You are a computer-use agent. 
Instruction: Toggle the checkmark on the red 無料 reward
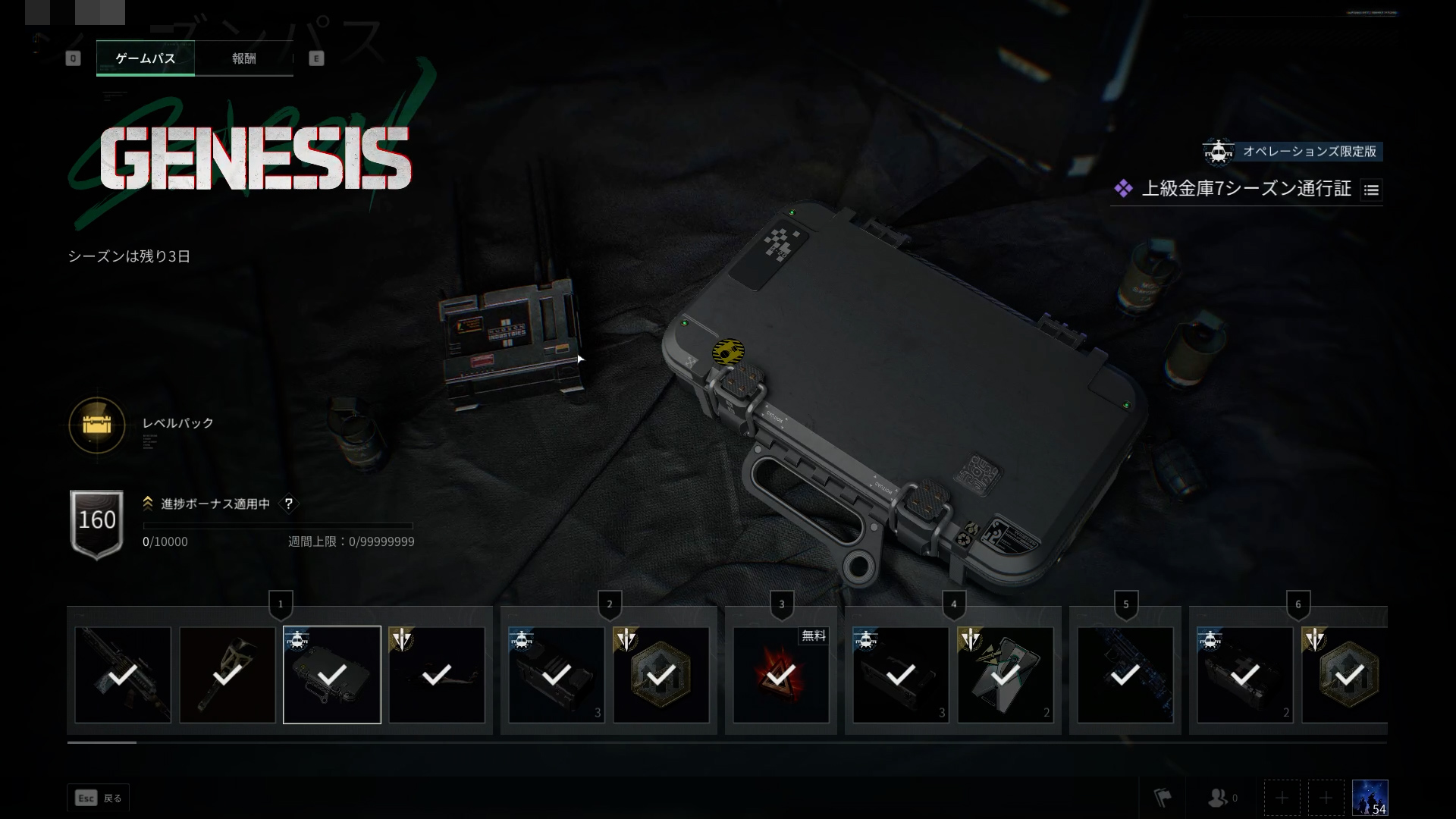point(781,674)
